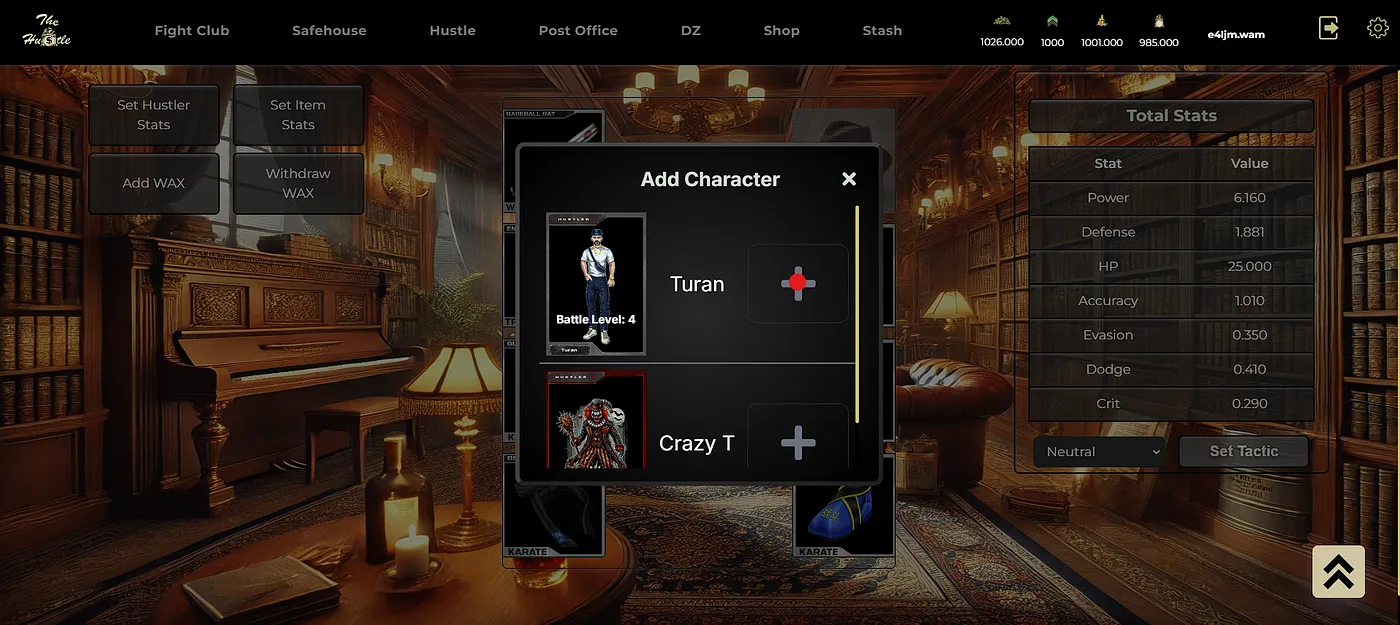Select the Crazy T clown card
The width and height of the screenshot is (1400, 625).
pyautogui.click(x=596, y=422)
